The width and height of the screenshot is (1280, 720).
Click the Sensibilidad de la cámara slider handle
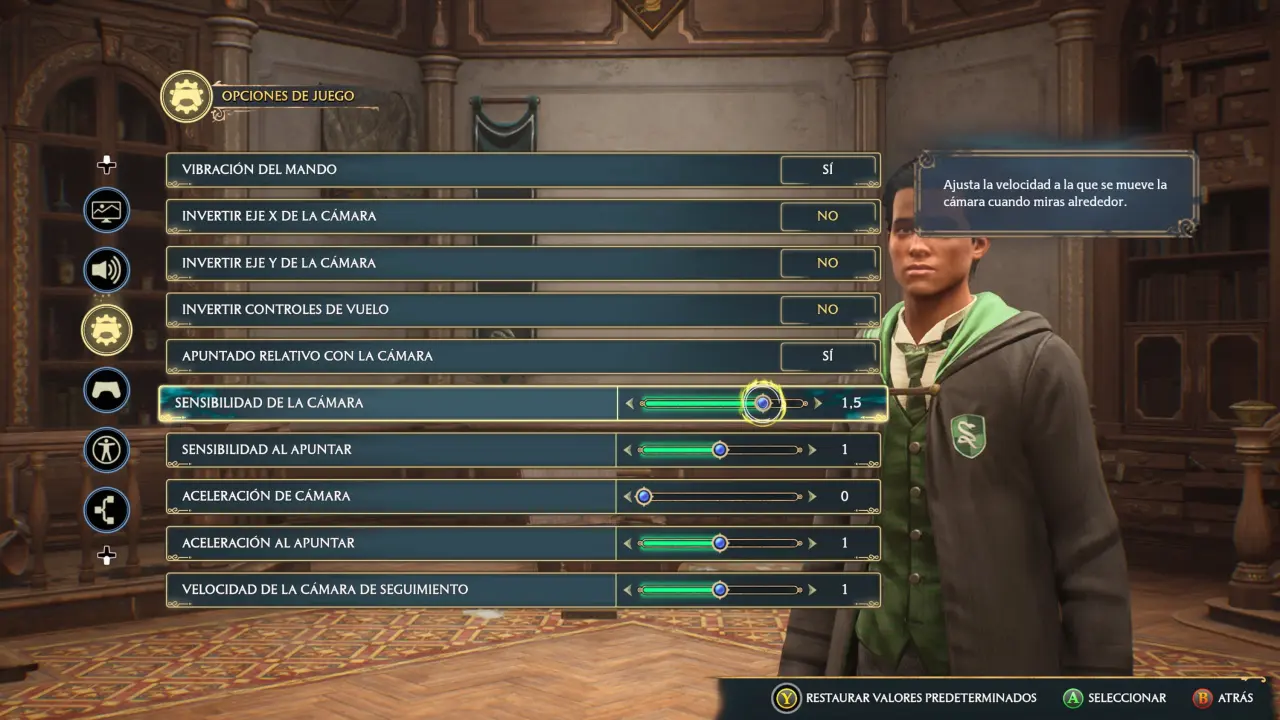click(x=763, y=403)
